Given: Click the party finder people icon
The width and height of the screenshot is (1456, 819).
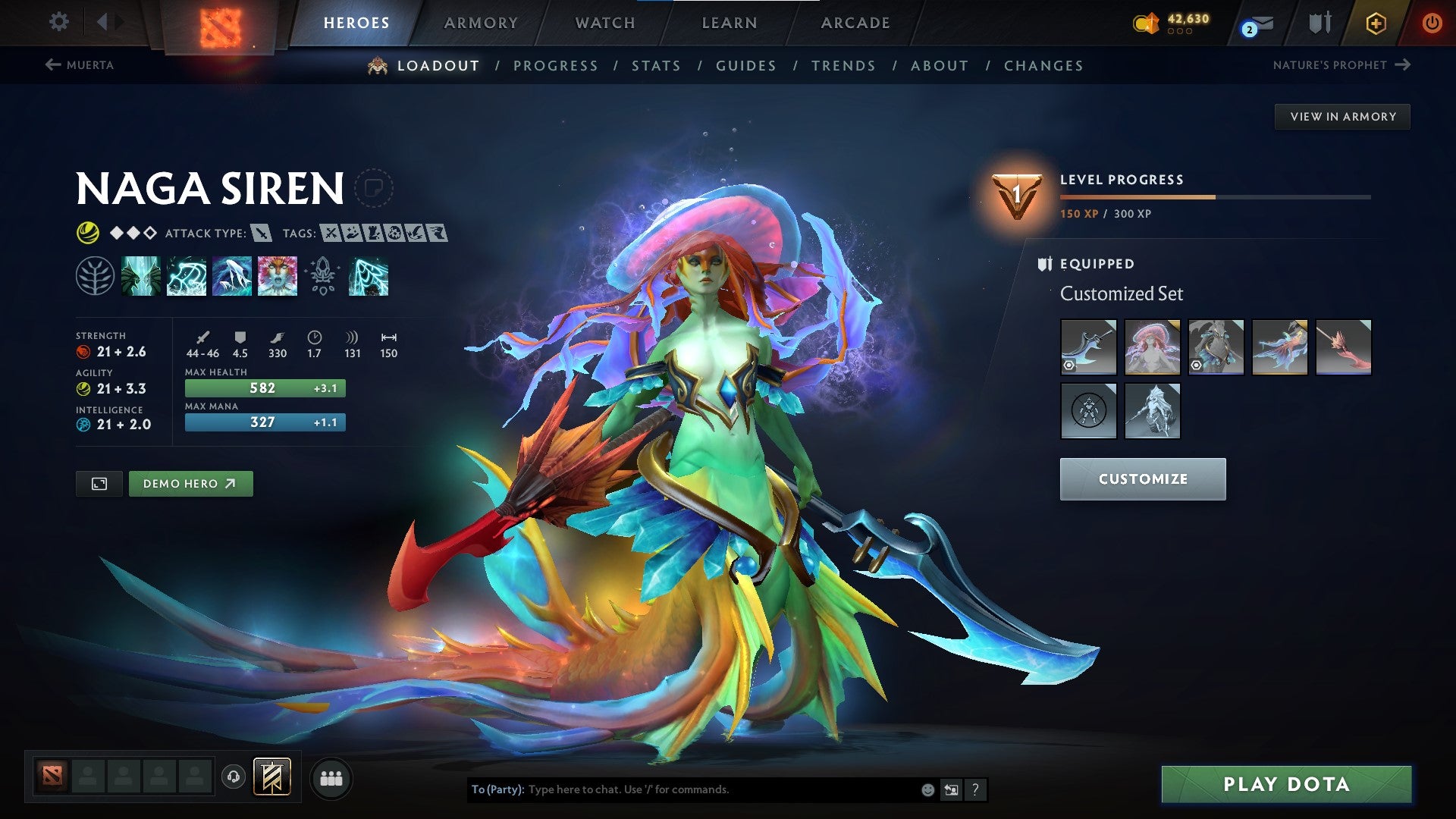Looking at the screenshot, I should (x=331, y=778).
